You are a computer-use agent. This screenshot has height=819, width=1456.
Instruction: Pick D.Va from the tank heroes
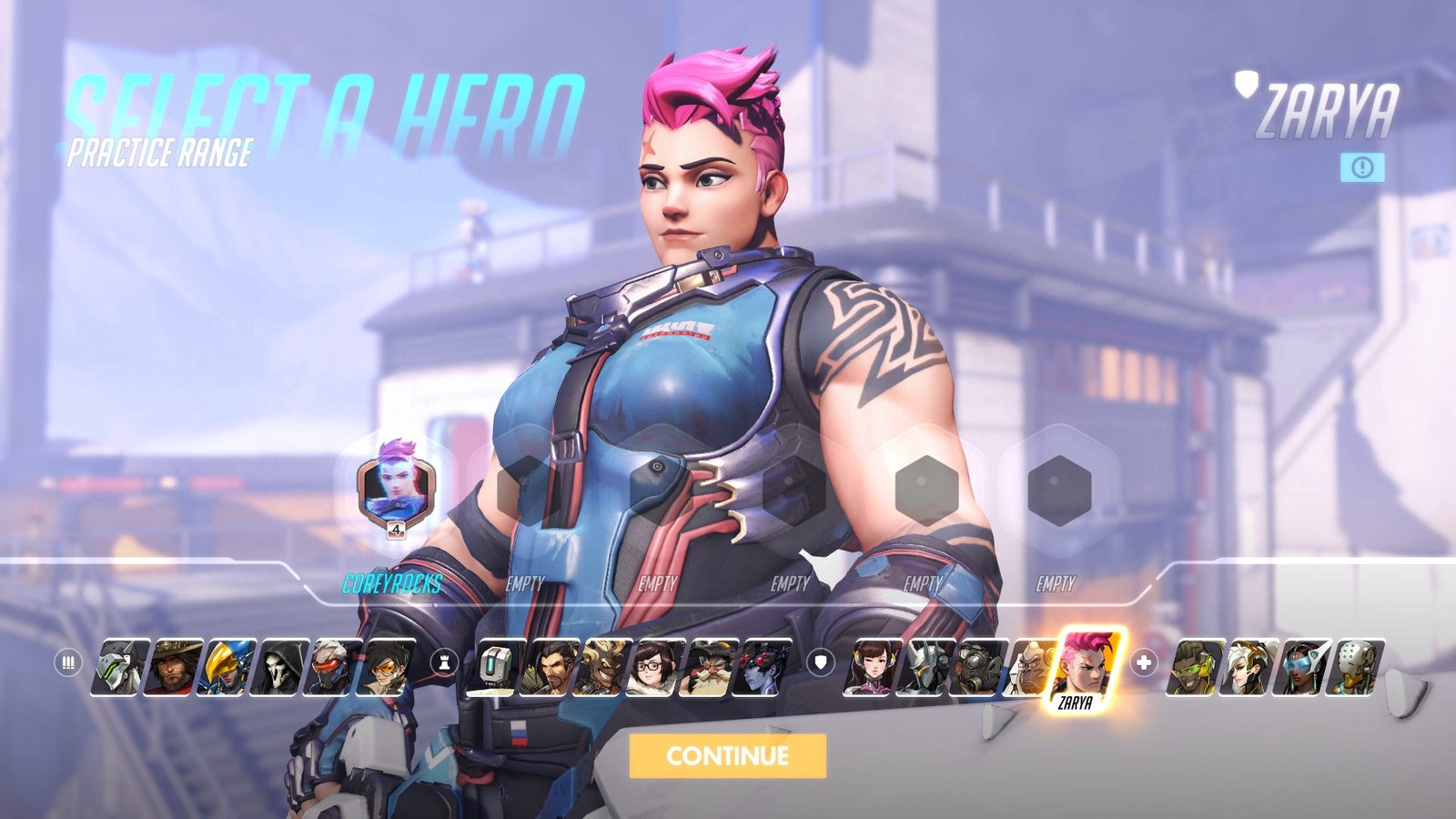(x=871, y=668)
